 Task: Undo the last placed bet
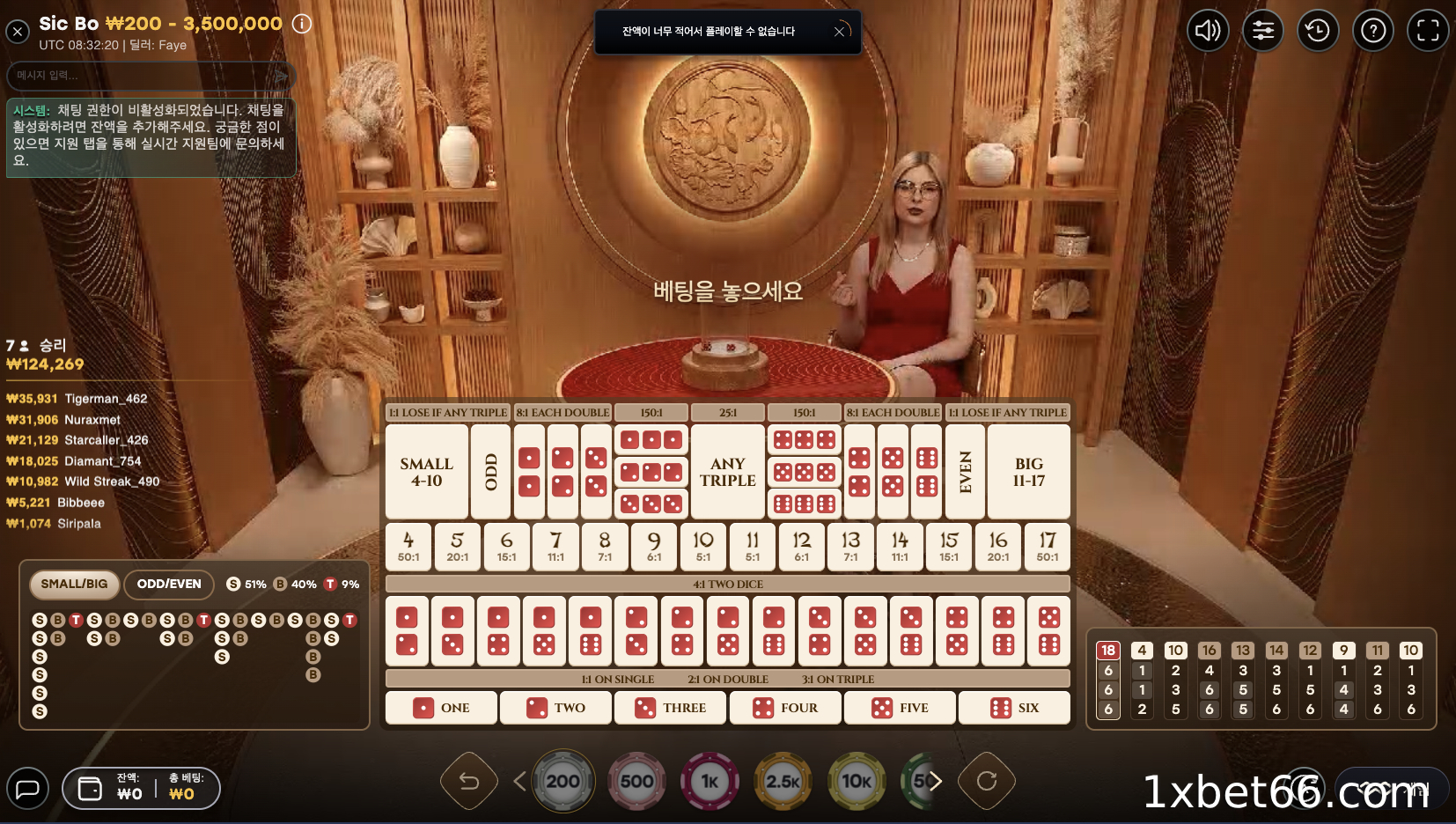[469, 781]
